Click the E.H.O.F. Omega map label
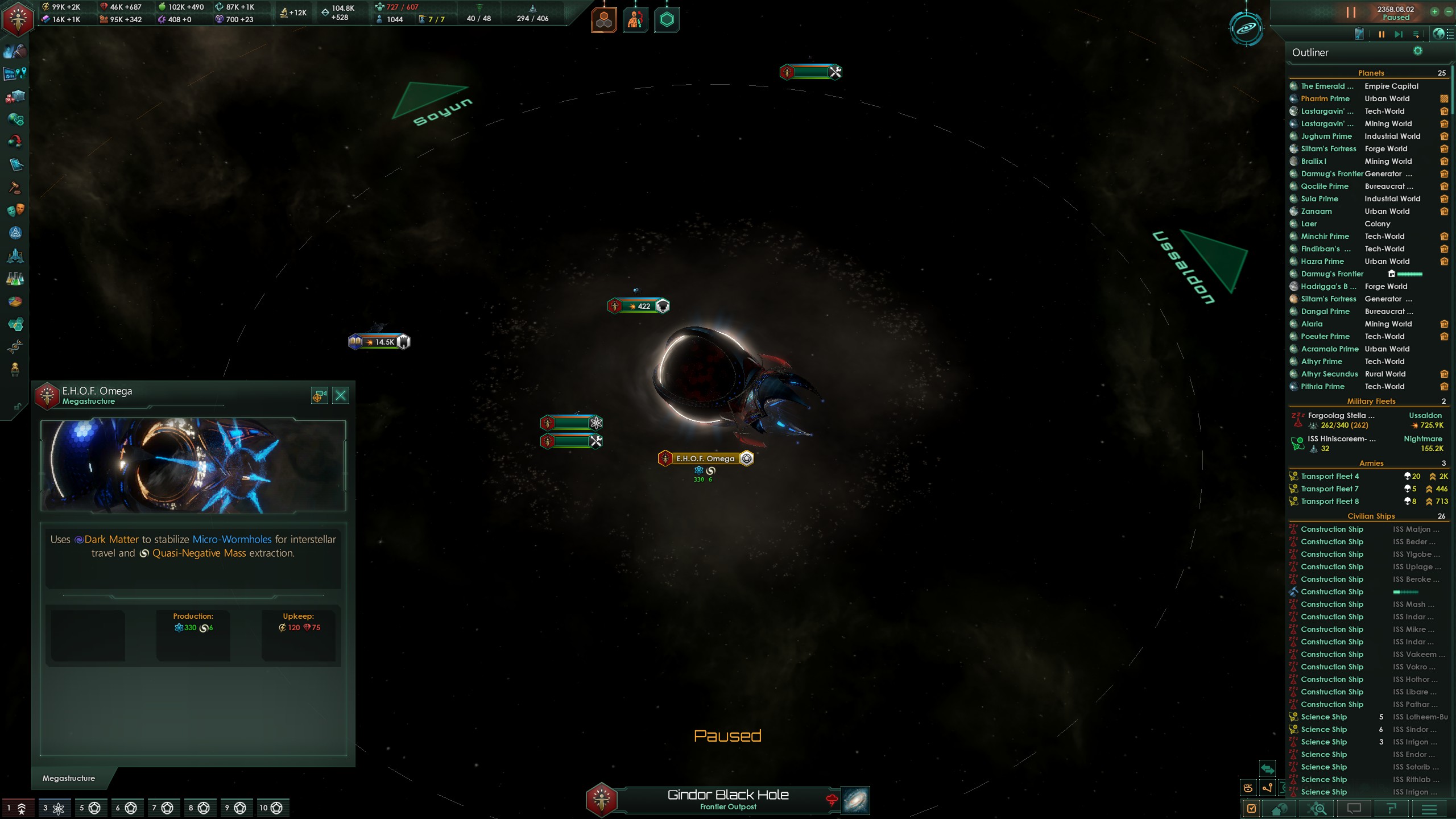The width and height of the screenshot is (1456, 819). [705, 458]
